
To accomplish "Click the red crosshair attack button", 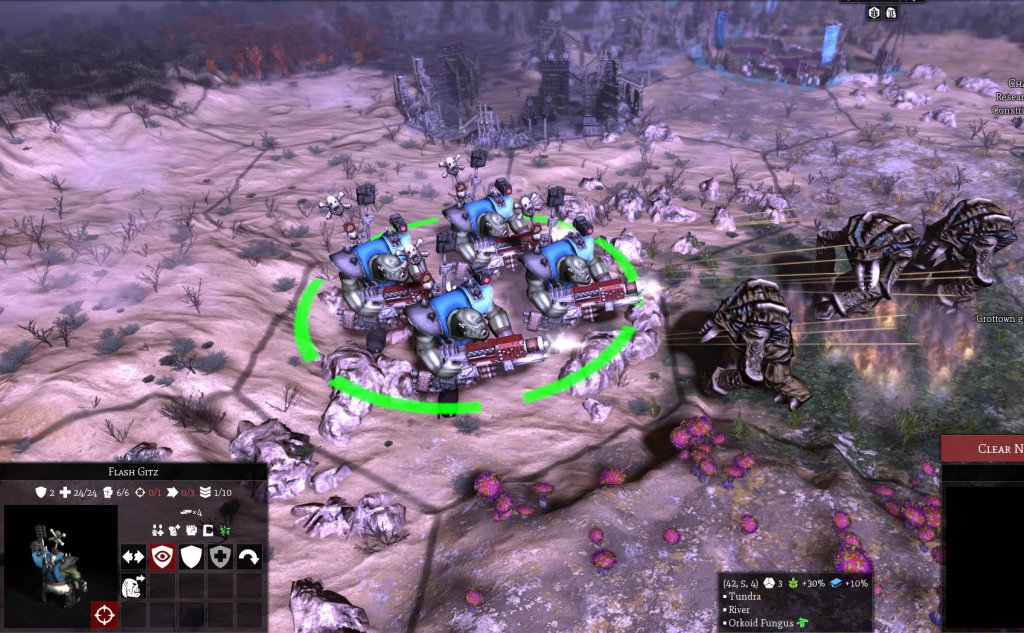I will pyautogui.click(x=104, y=615).
